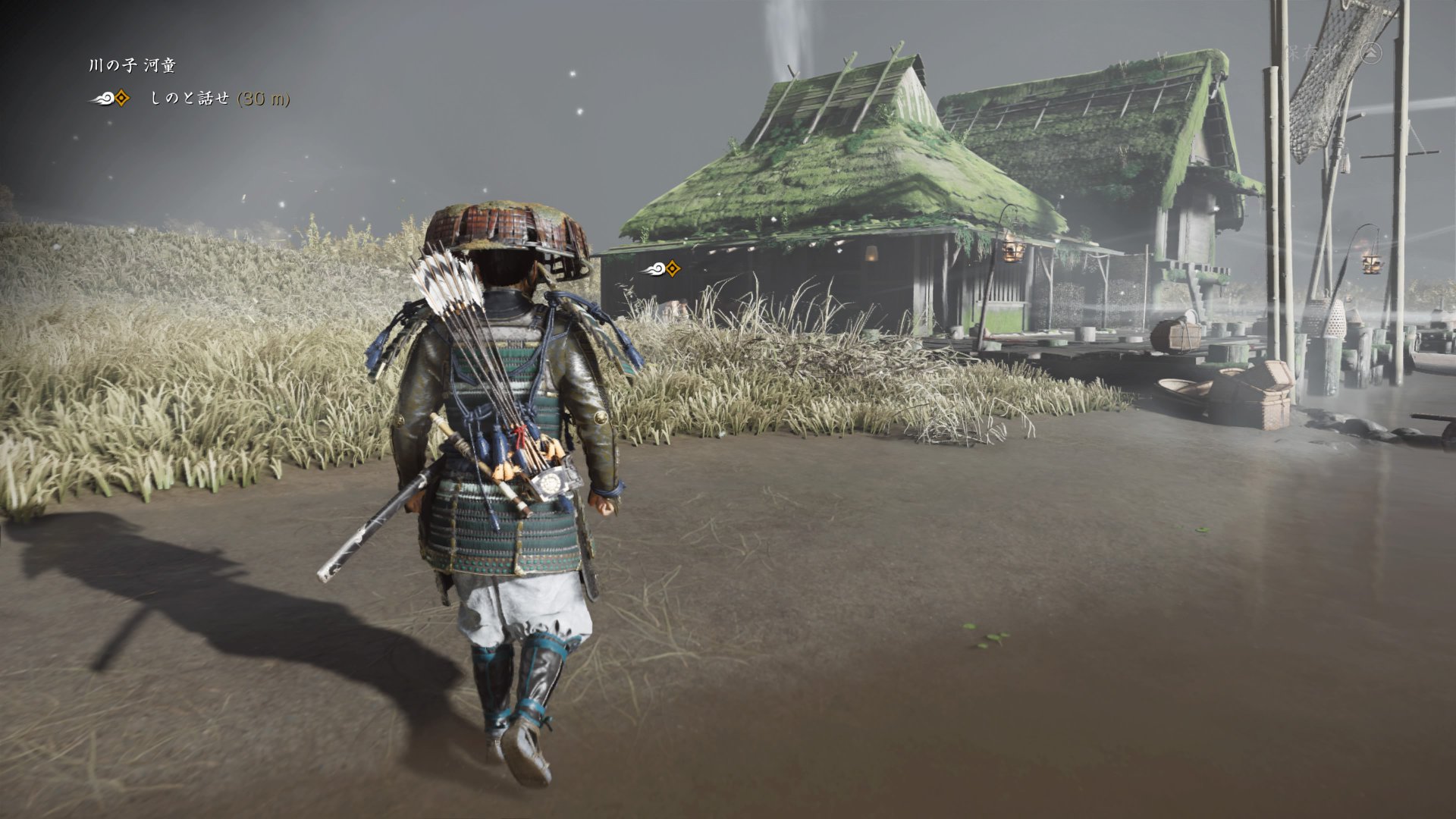This screenshot has width=1456, height=819.
Task: Select the 川の子 河童 quest title
Action: 132,66
